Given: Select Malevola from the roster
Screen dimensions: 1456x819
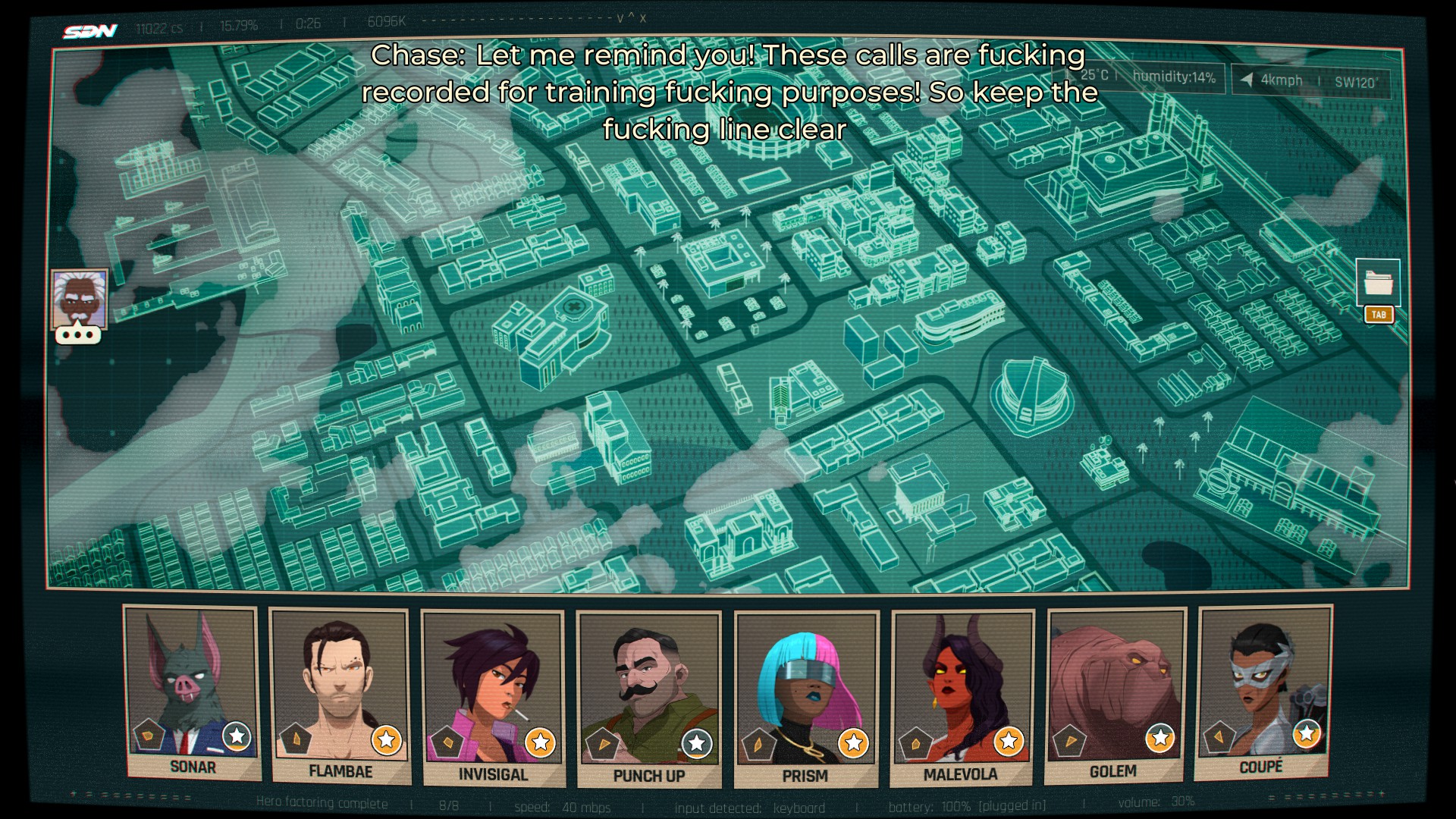Looking at the screenshot, I should point(962,698).
